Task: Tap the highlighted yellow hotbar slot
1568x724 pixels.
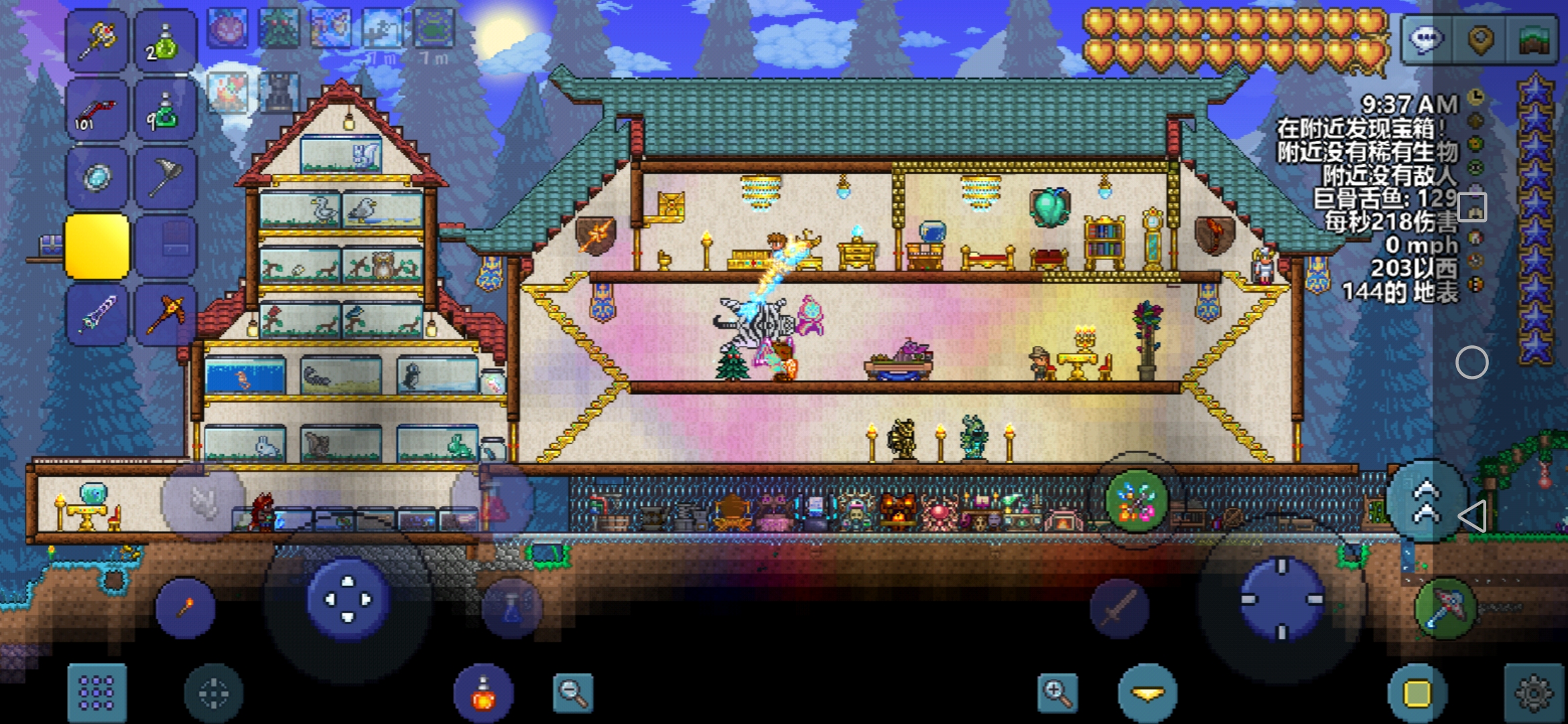Action: [x=97, y=247]
